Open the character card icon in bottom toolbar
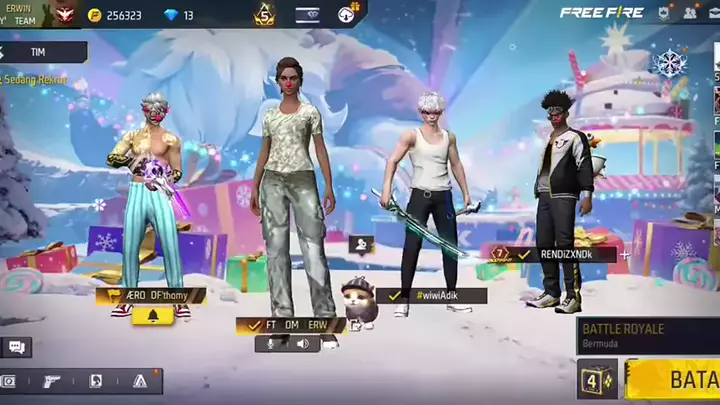This screenshot has width=720, height=405. pos(96,381)
